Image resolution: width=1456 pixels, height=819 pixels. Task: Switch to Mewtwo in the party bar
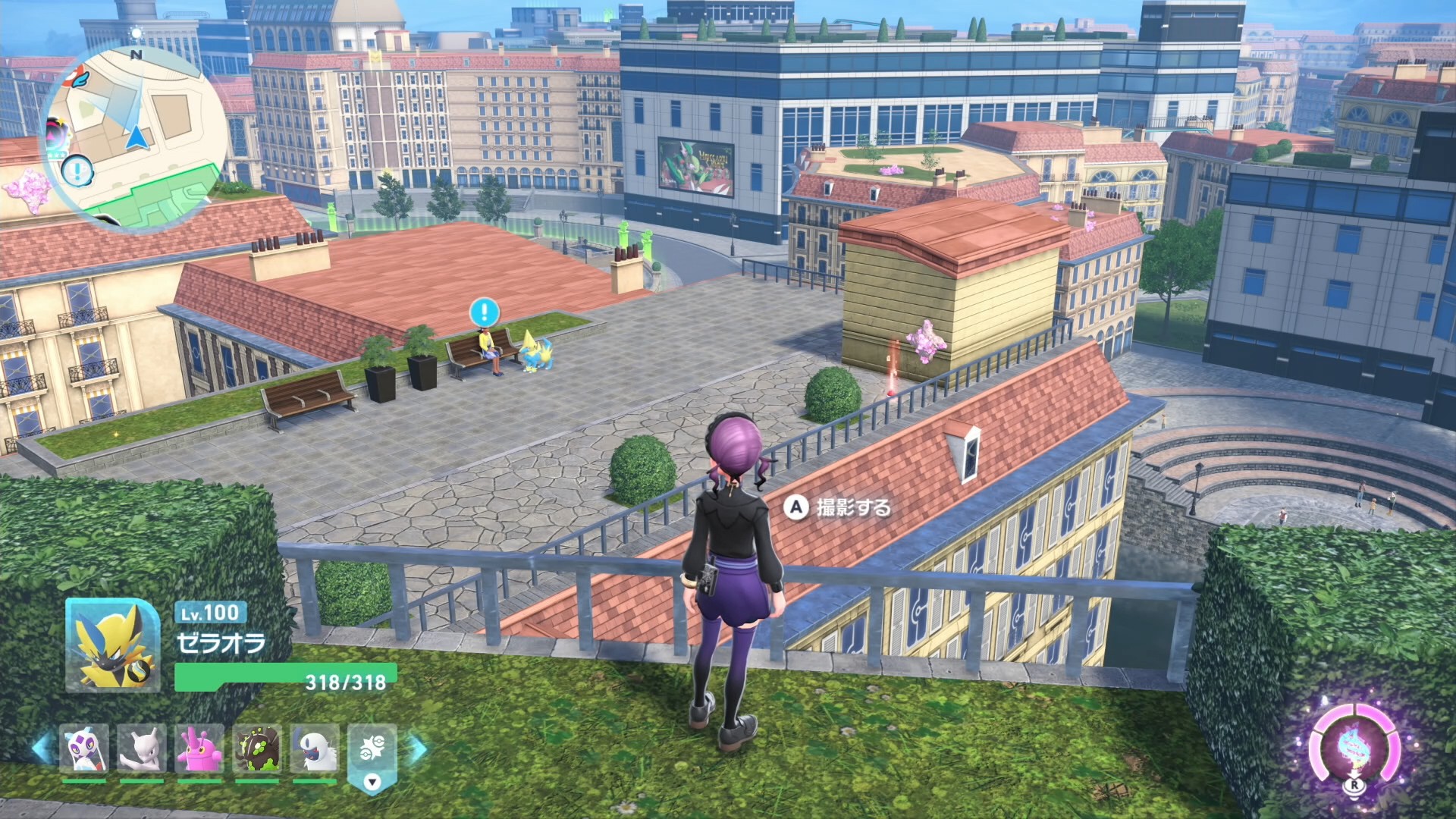(142, 748)
